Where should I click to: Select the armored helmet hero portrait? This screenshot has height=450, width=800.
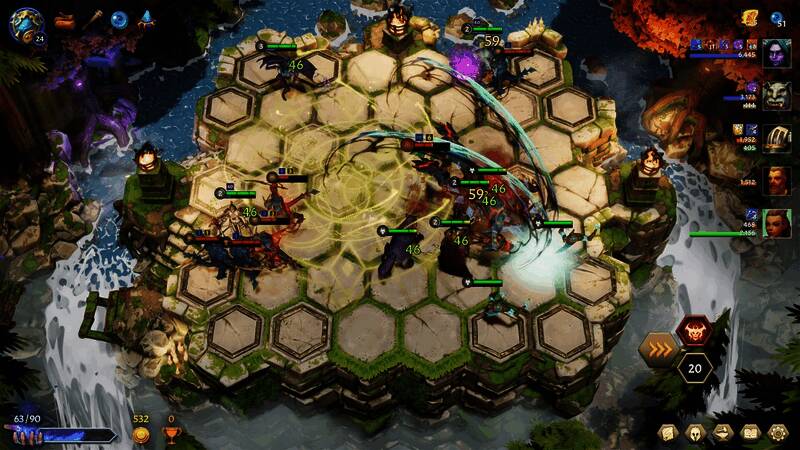click(x=777, y=138)
